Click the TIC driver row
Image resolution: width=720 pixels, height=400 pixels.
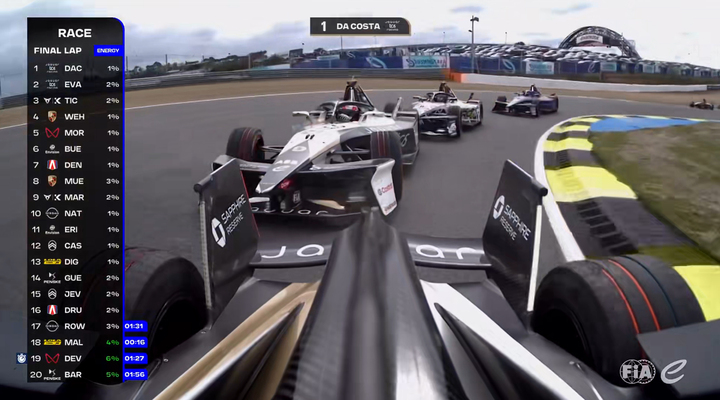[x=76, y=100]
